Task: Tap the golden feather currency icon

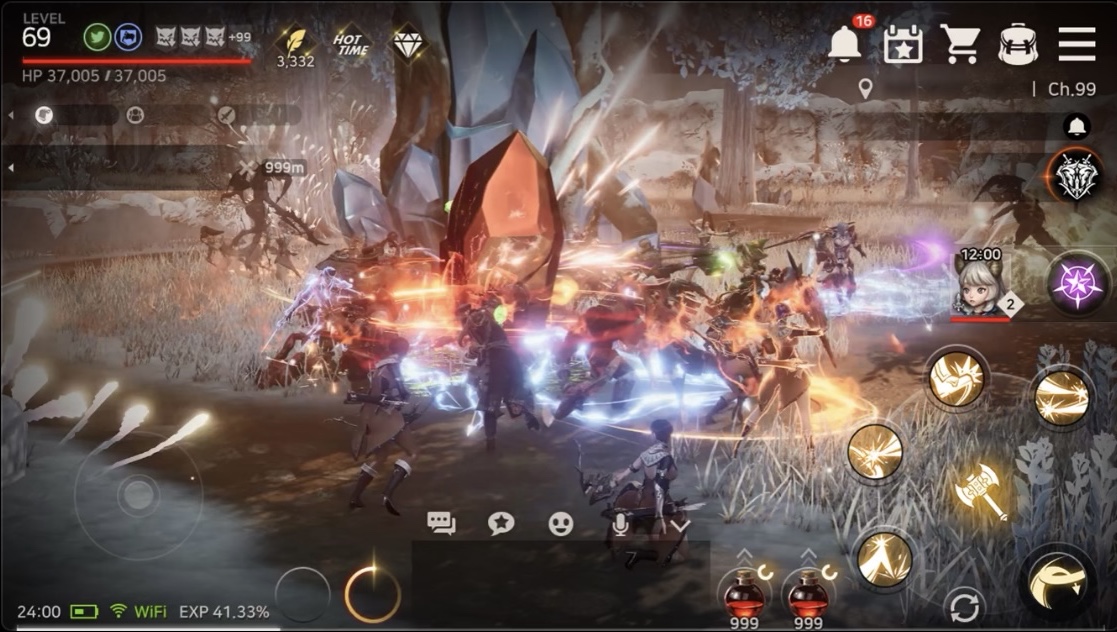Action: click(296, 40)
